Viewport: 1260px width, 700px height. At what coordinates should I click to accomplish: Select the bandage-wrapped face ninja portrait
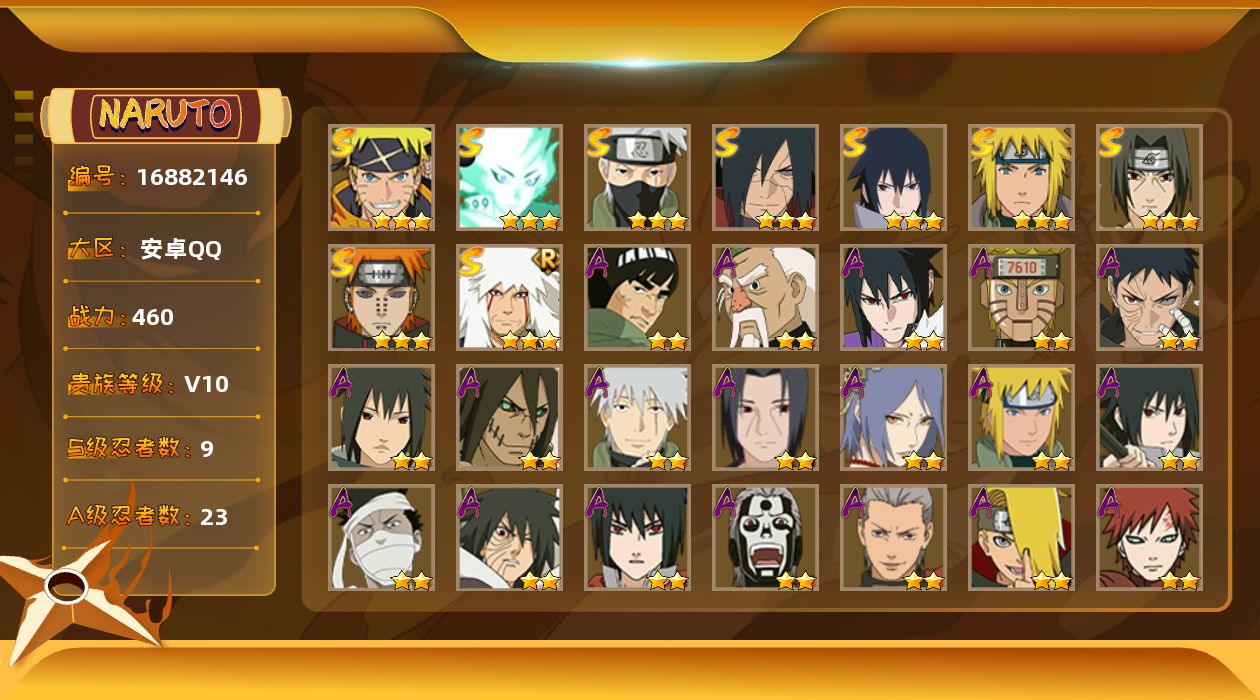[381, 537]
